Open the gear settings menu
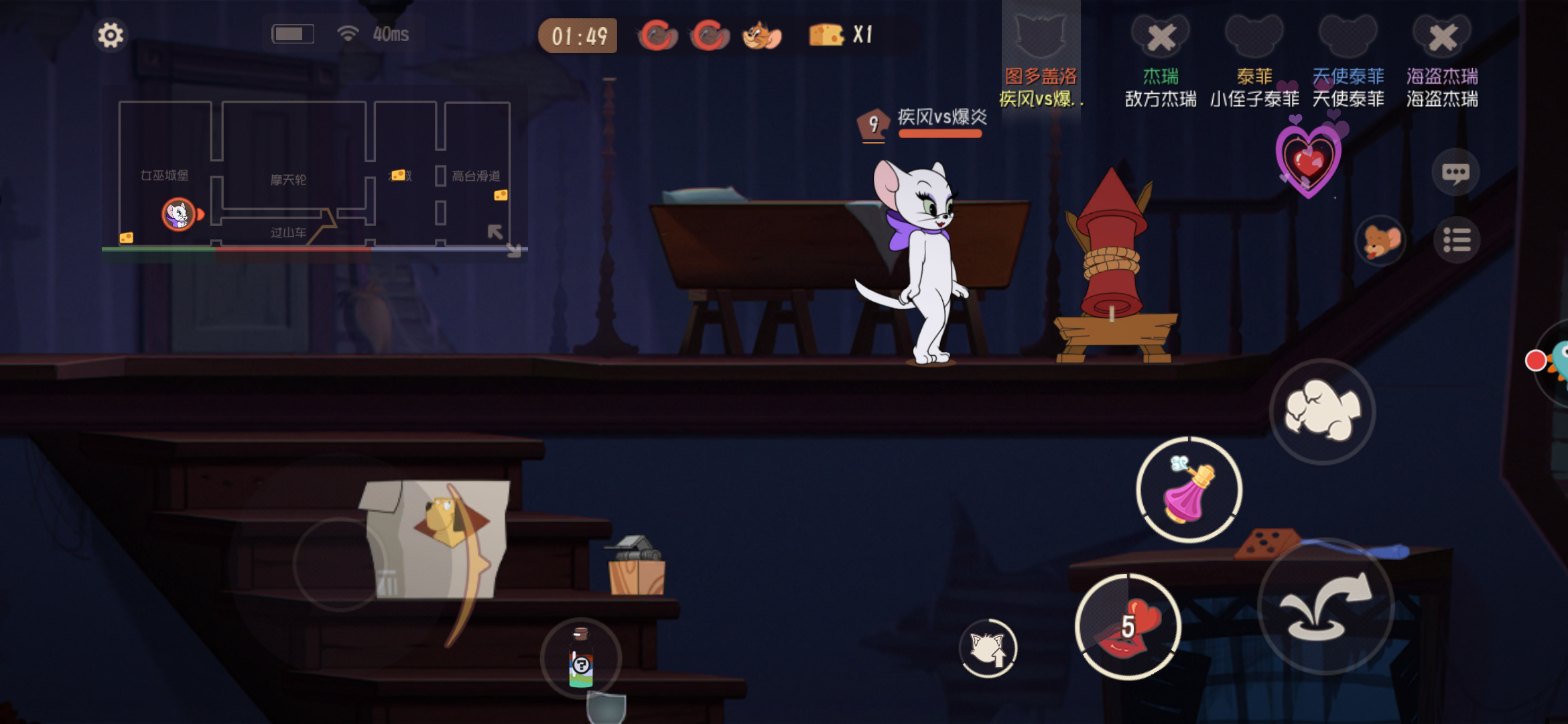 point(111,35)
